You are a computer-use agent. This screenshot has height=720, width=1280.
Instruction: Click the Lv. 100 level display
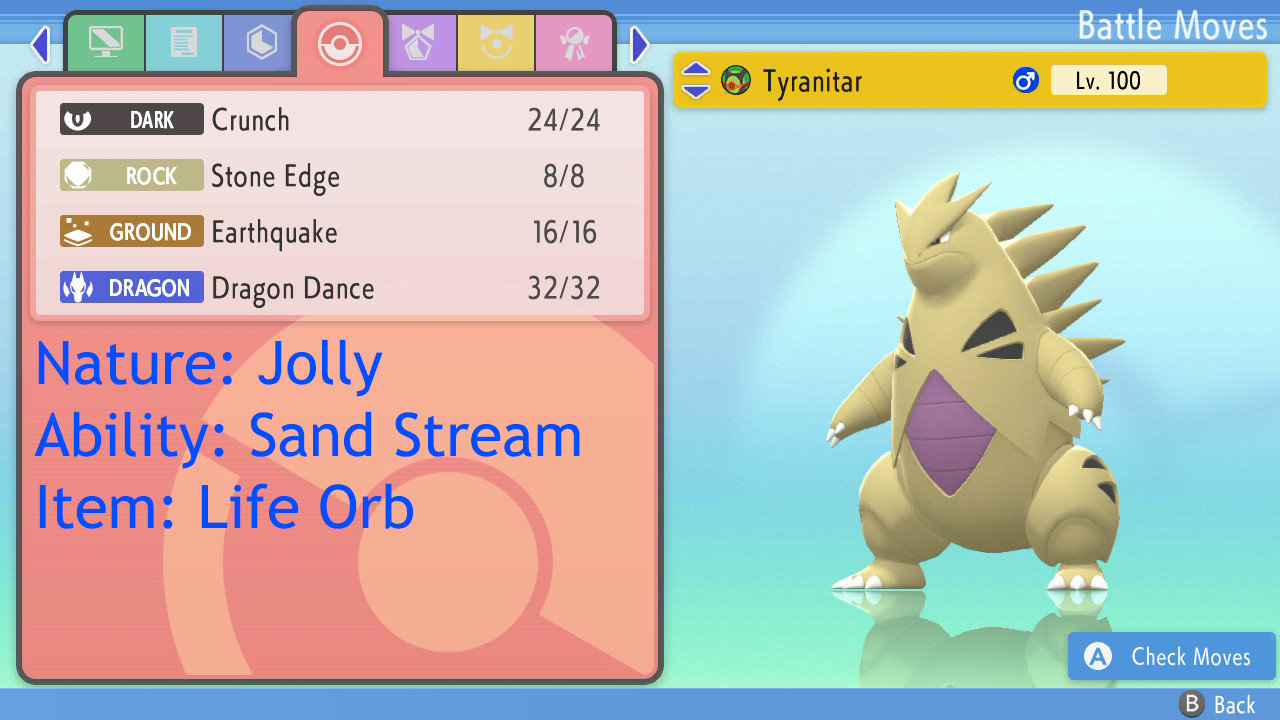point(1109,80)
